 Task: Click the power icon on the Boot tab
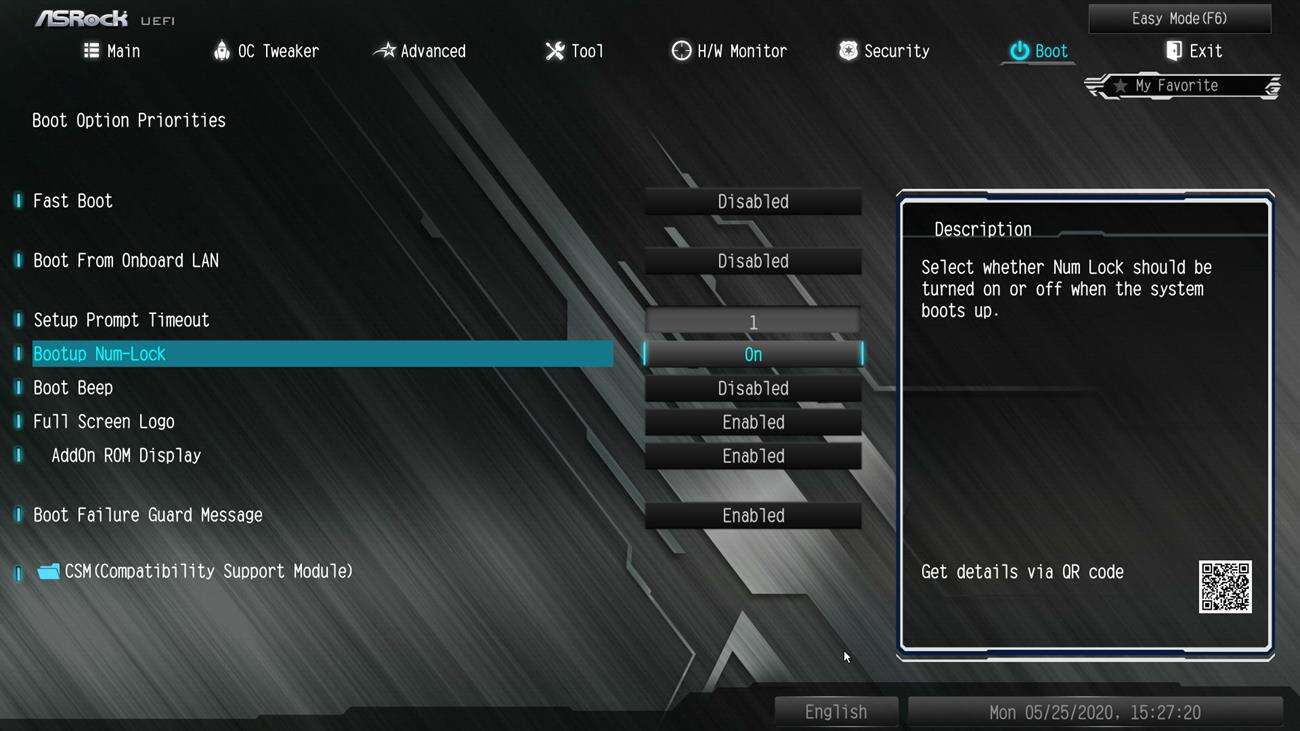point(1018,50)
